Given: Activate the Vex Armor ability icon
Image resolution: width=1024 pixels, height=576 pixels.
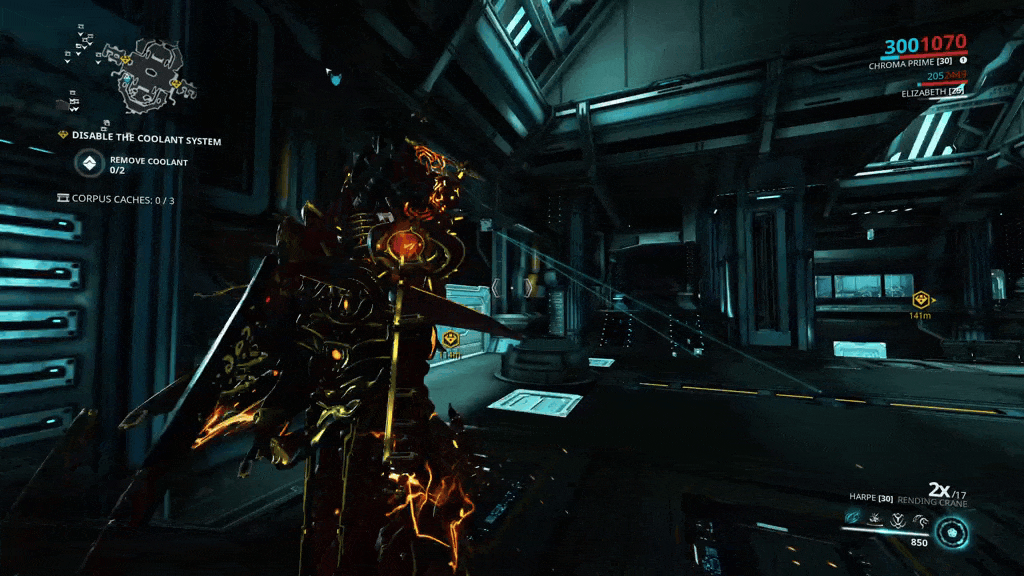Looking at the screenshot, I should click(x=897, y=518).
